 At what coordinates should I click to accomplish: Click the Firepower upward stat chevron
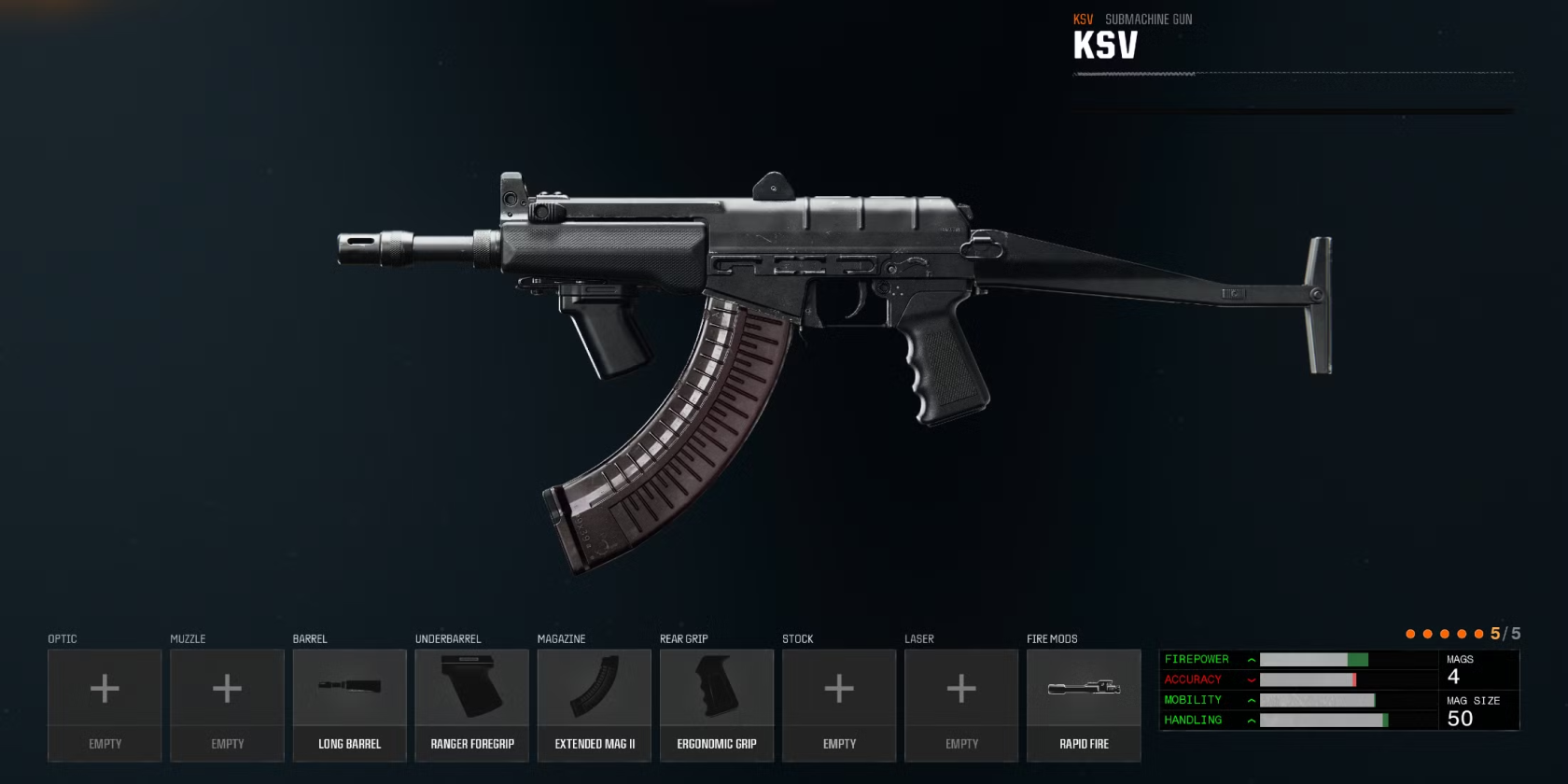click(1251, 659)
